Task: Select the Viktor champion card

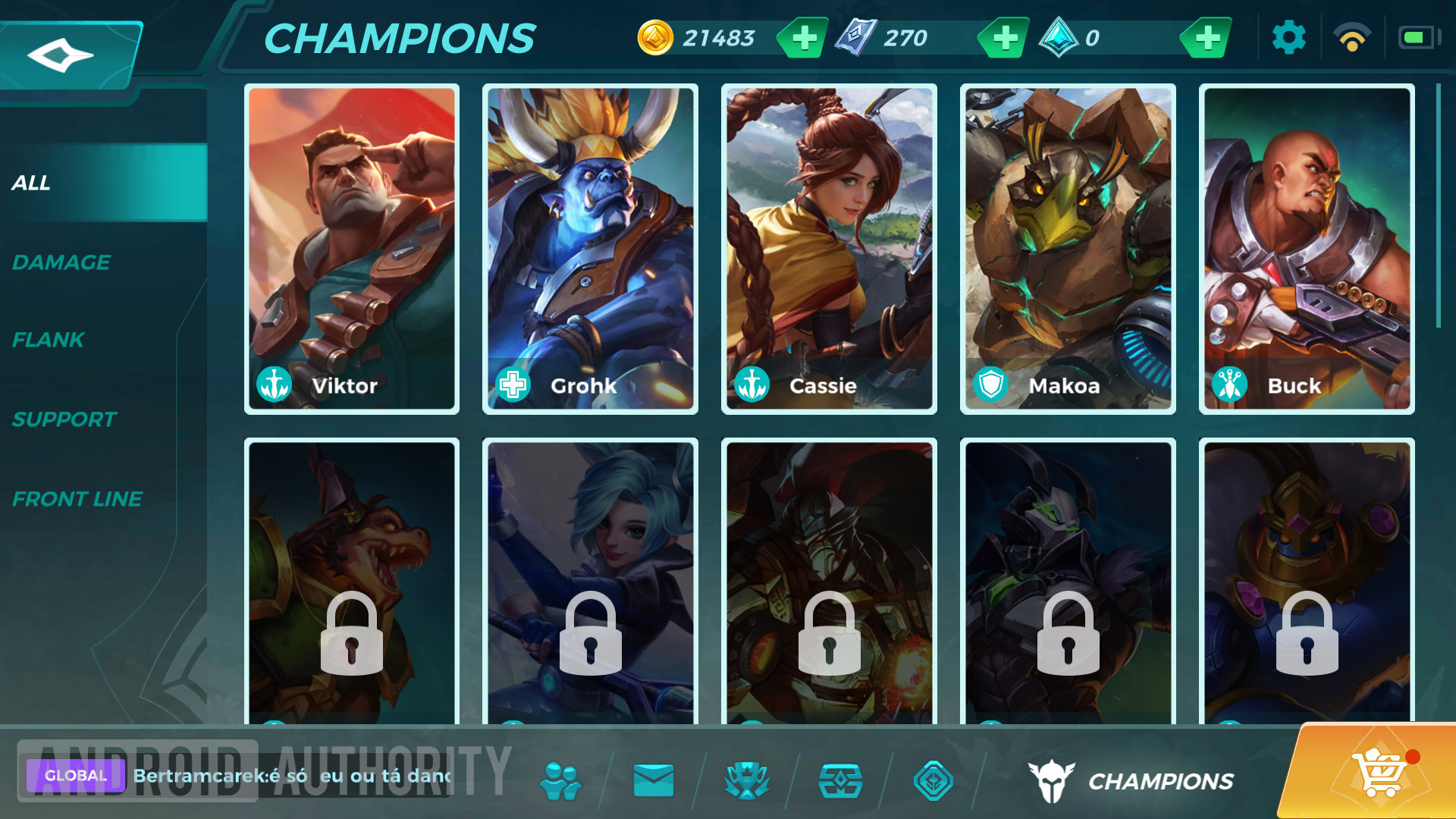Action: (x=352, y=249)
